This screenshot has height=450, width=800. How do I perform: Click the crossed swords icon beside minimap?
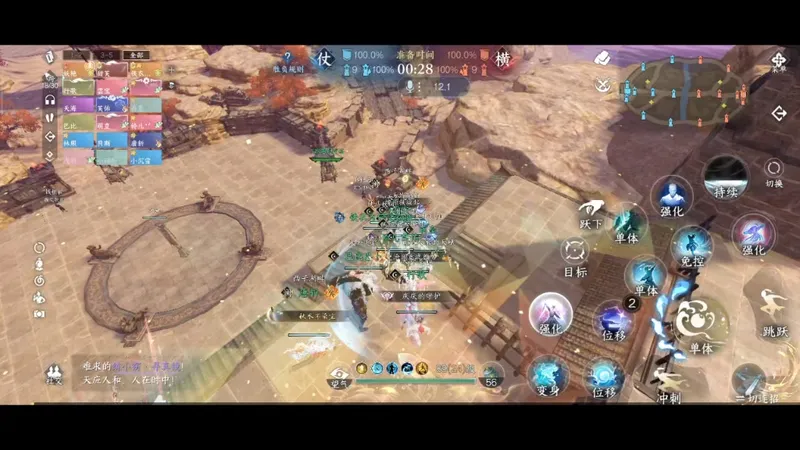pyautogui.click(x=602, y=84)
